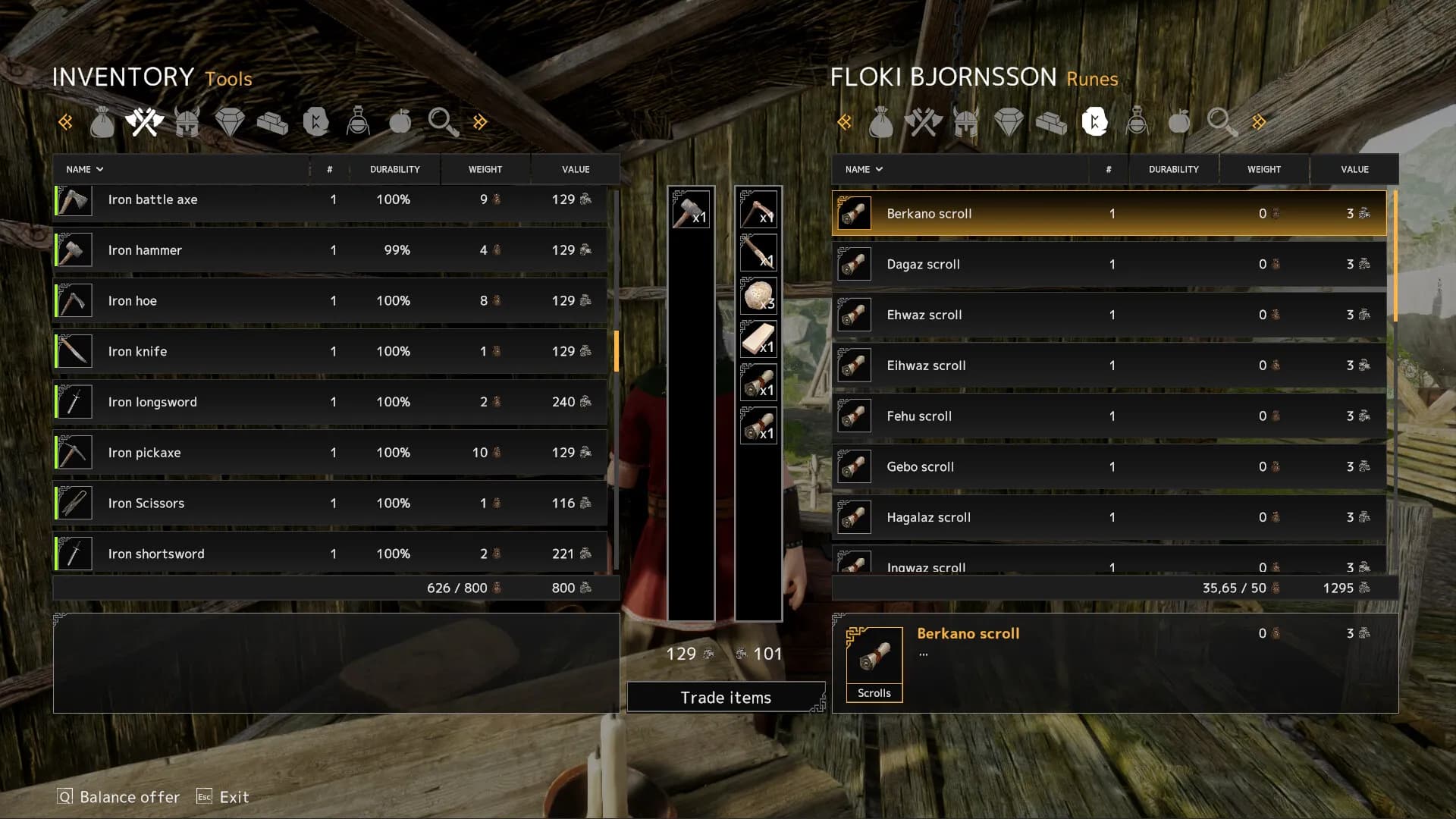Switch inventory to the helmet armor tab

click(187, 122)
